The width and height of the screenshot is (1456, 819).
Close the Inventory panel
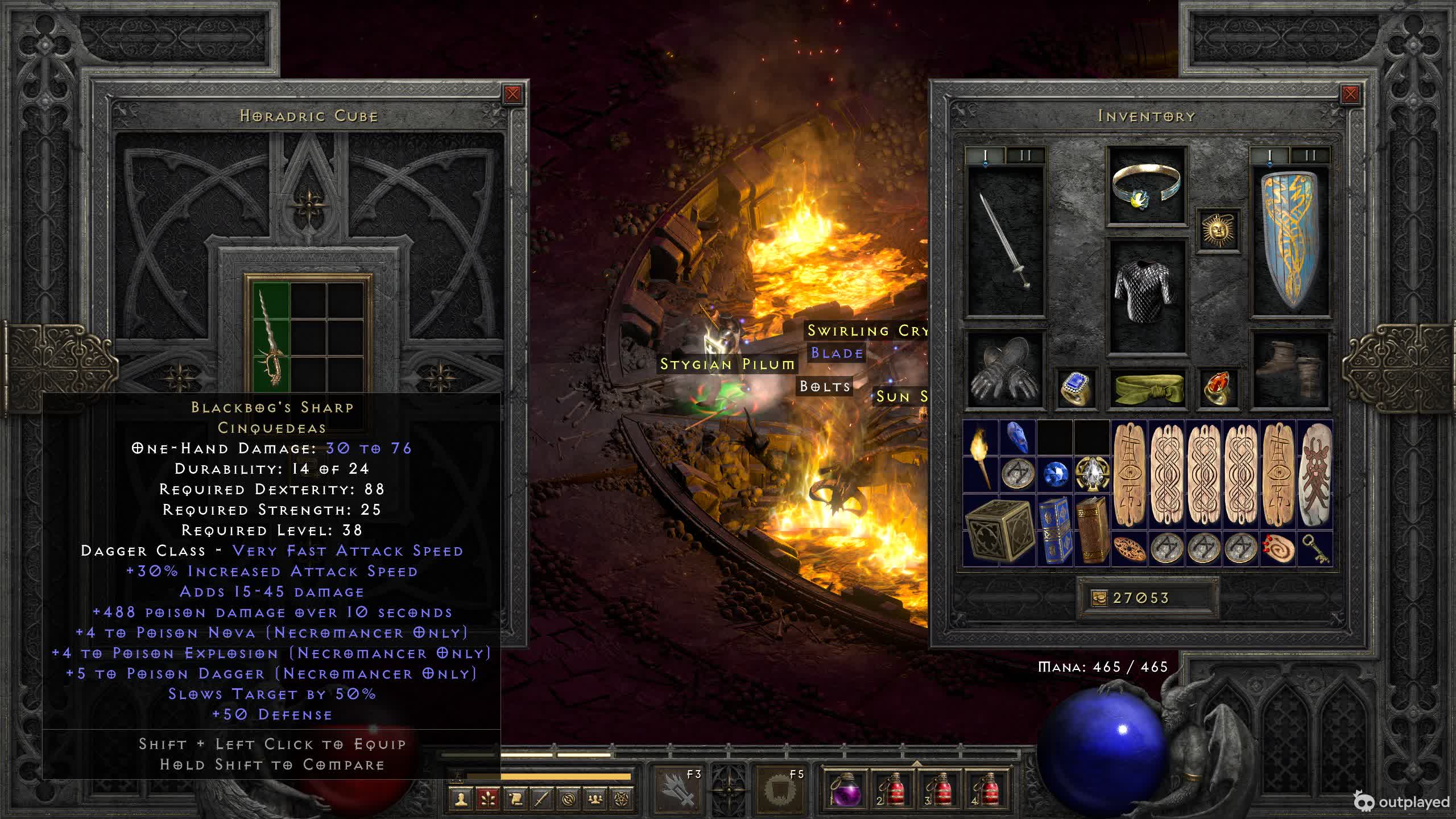pyautogui.click(x=1350, y=94)
